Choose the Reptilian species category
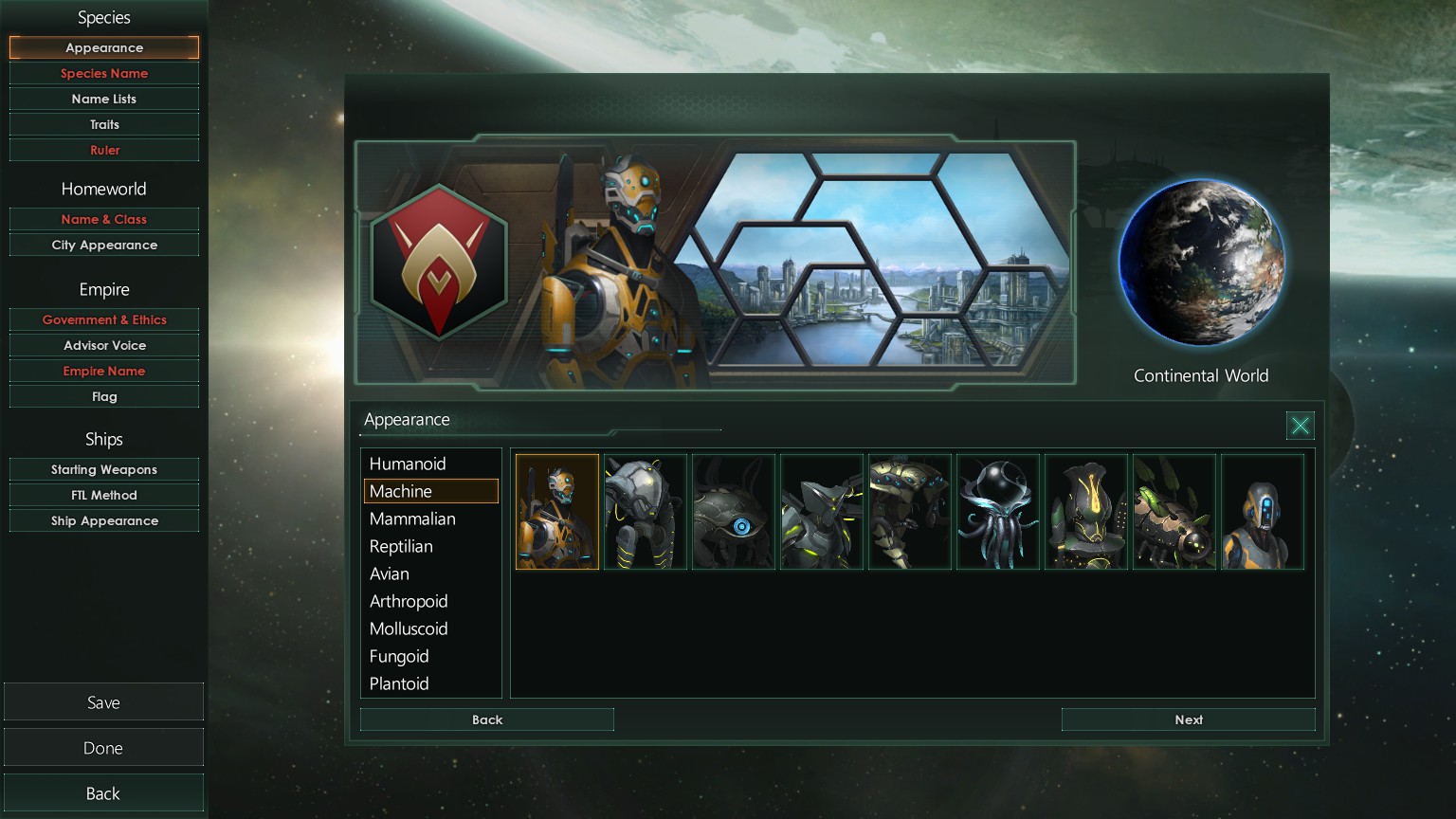The image size is (1456, 819). point(401,546)
